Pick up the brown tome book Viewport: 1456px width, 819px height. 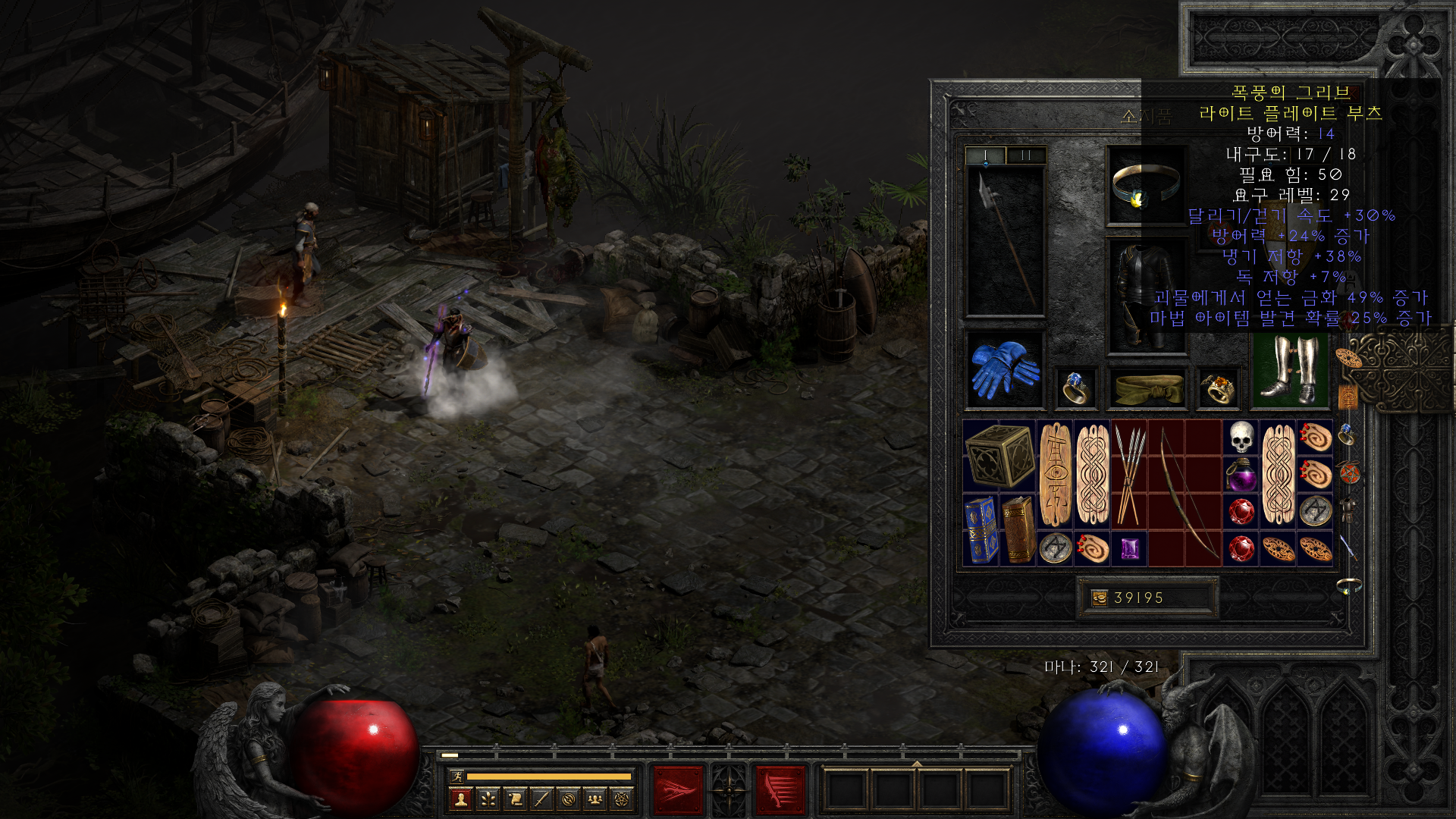tap(1018, 530)
